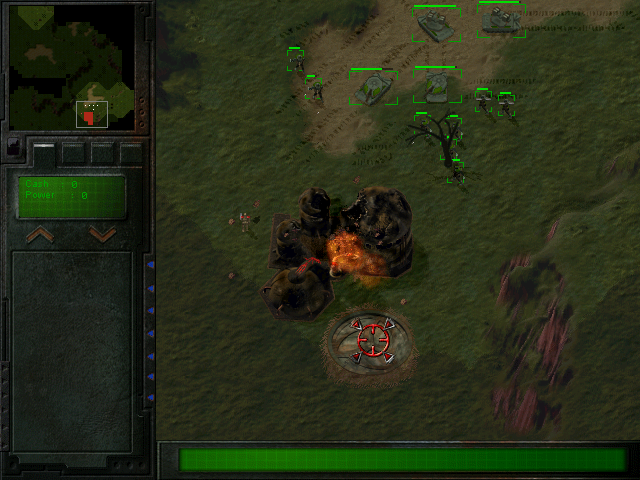Viewport: 640px width, 480px height.
Task: Click the small square button left of the sidebar tabs
Action: coord(13,146)
